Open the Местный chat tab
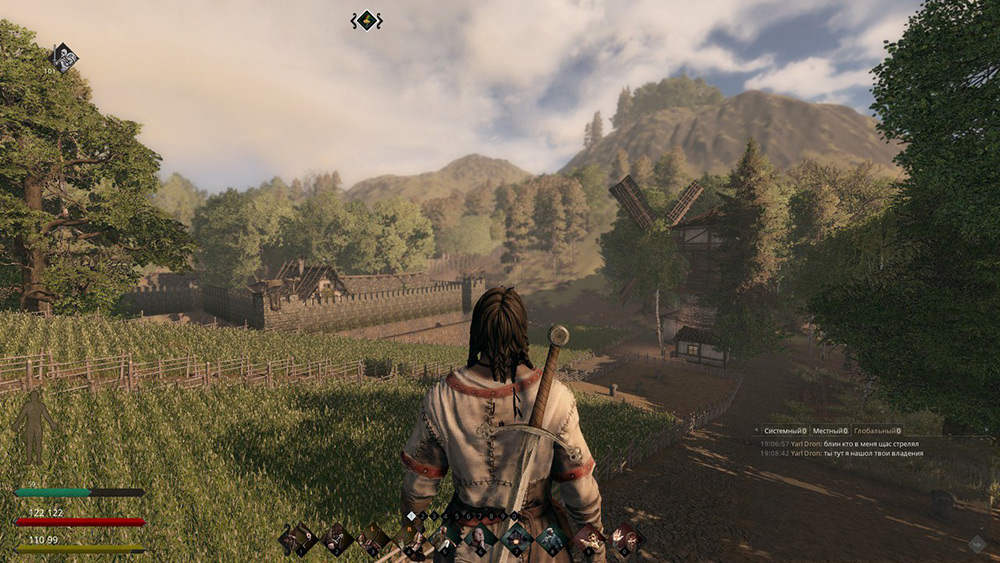The height and width of the screenshot is (563, 1000). (x=830, y=430)
